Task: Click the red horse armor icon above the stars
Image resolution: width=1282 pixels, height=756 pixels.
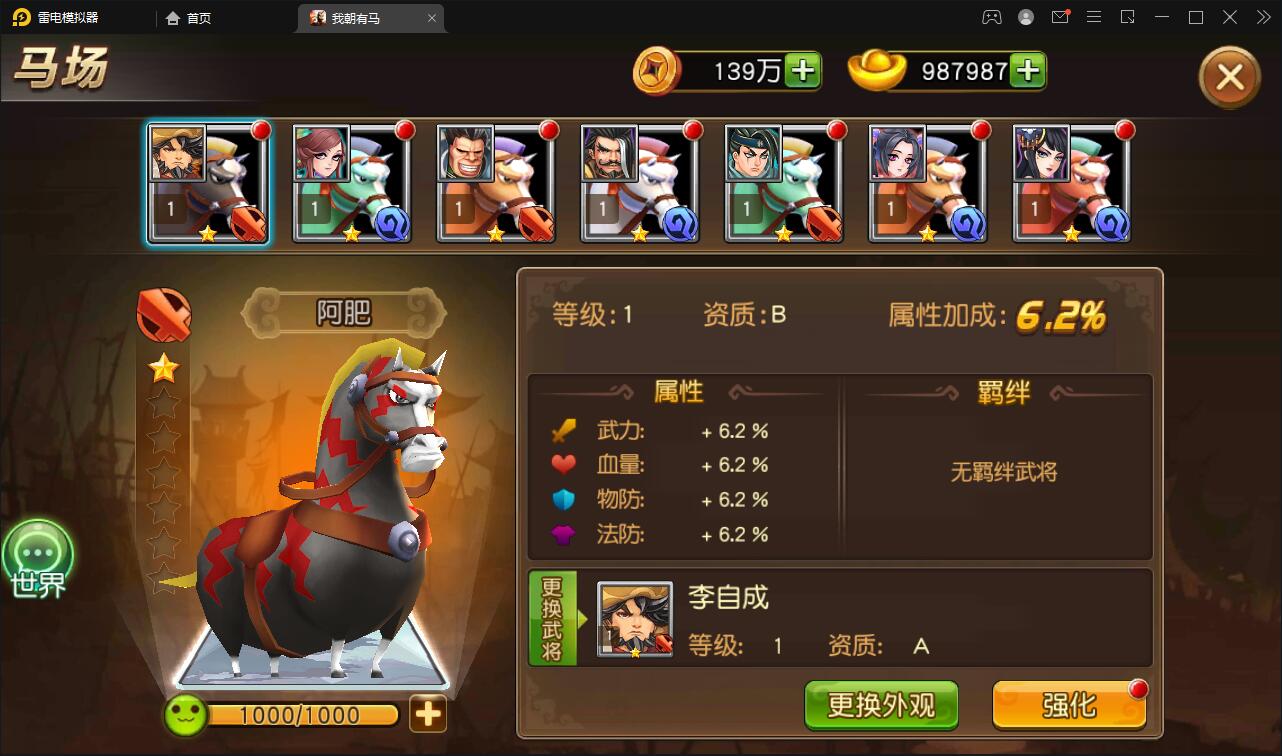Action: click(163, 313)
